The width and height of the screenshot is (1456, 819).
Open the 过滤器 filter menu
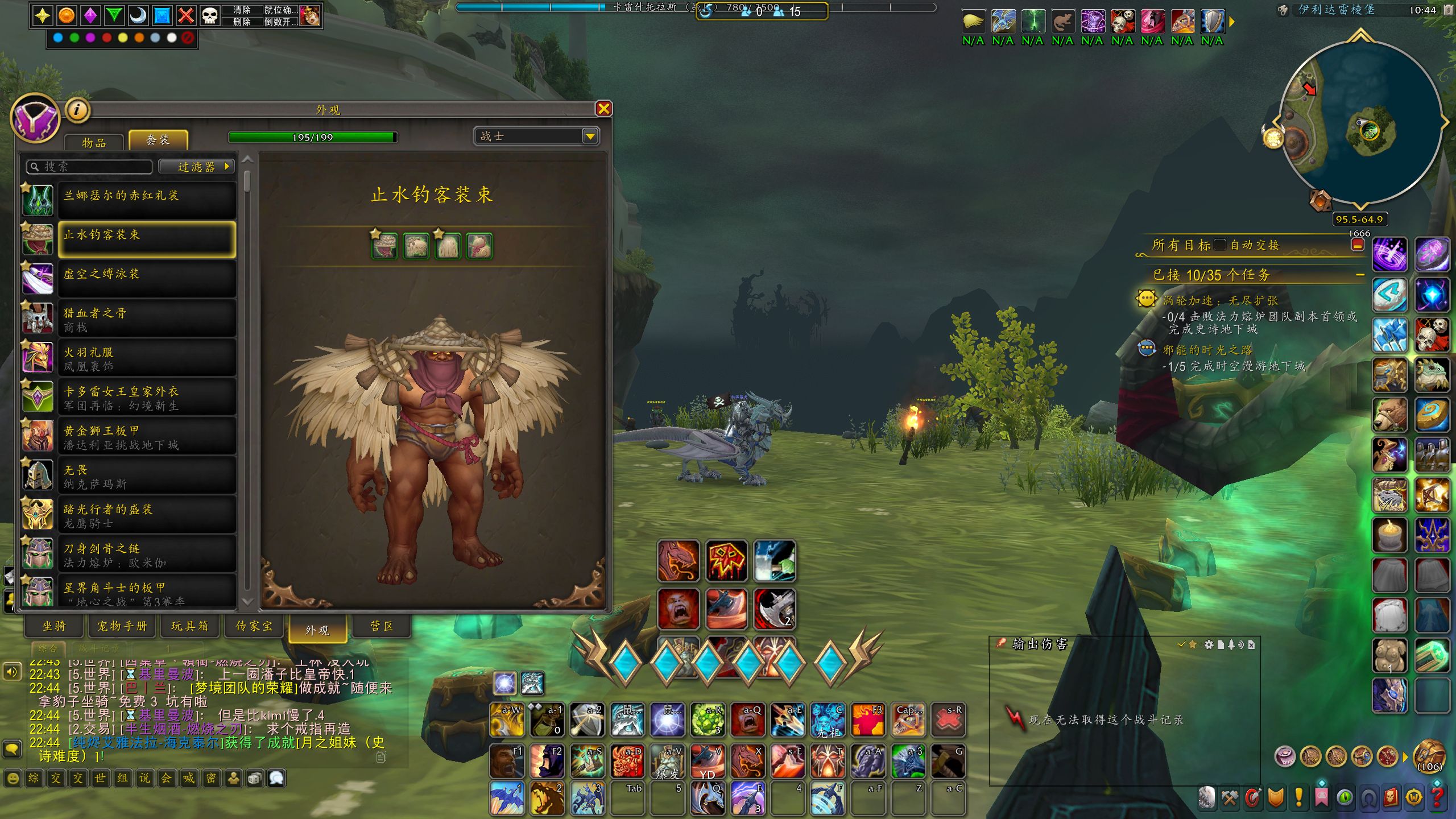[x=196, y=167]
